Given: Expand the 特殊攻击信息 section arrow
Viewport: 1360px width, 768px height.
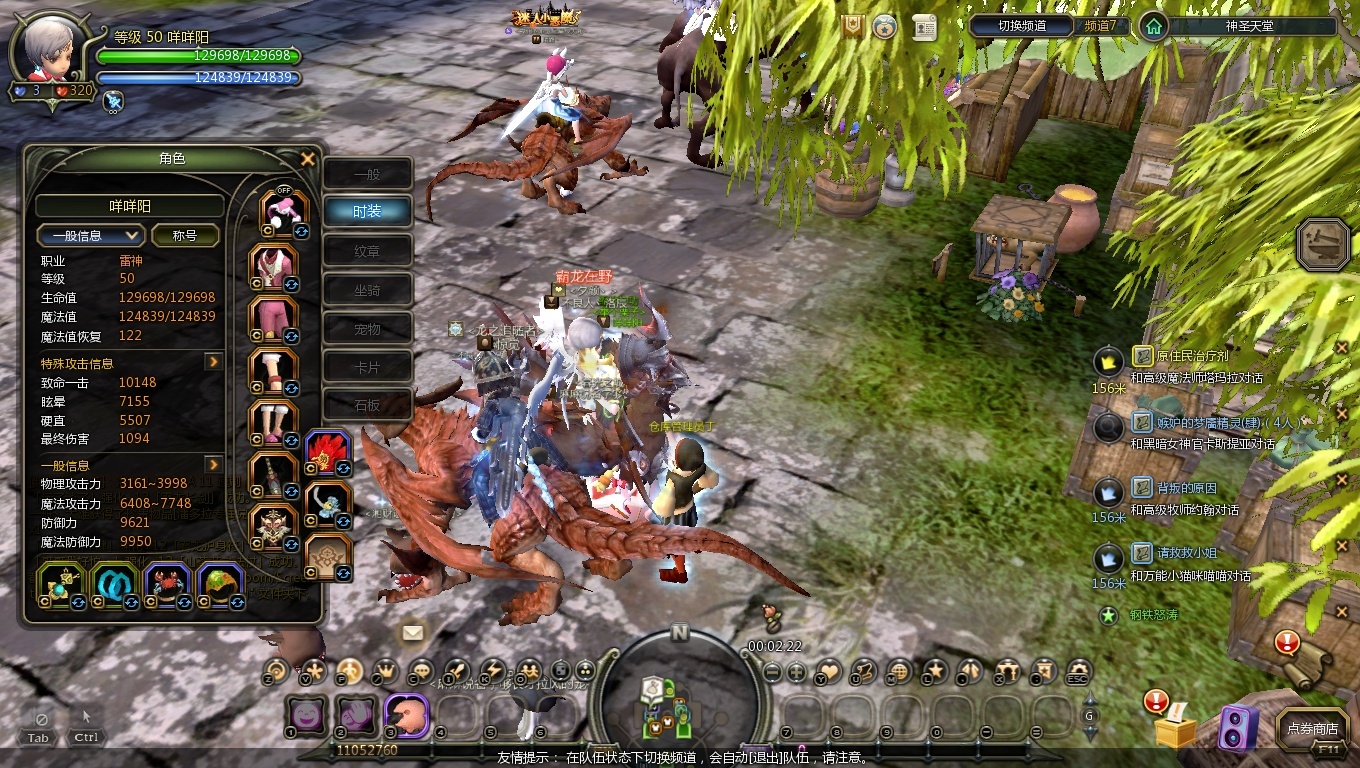Looking at the screenshot, I should pyautogui.click(x=213, y=362).
